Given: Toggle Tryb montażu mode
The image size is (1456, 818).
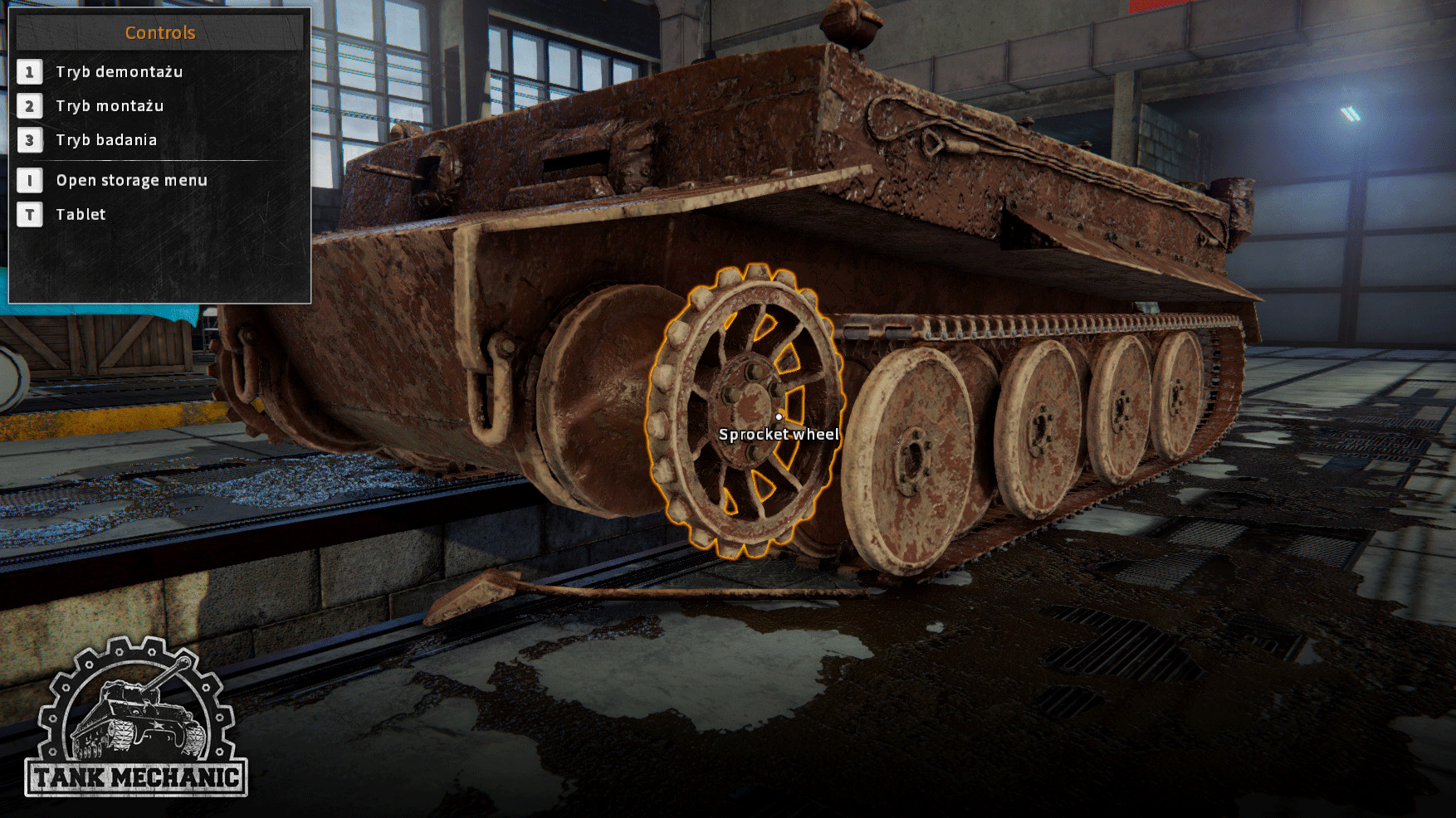Looking at the screenshot, I should [x=110, y=106].
